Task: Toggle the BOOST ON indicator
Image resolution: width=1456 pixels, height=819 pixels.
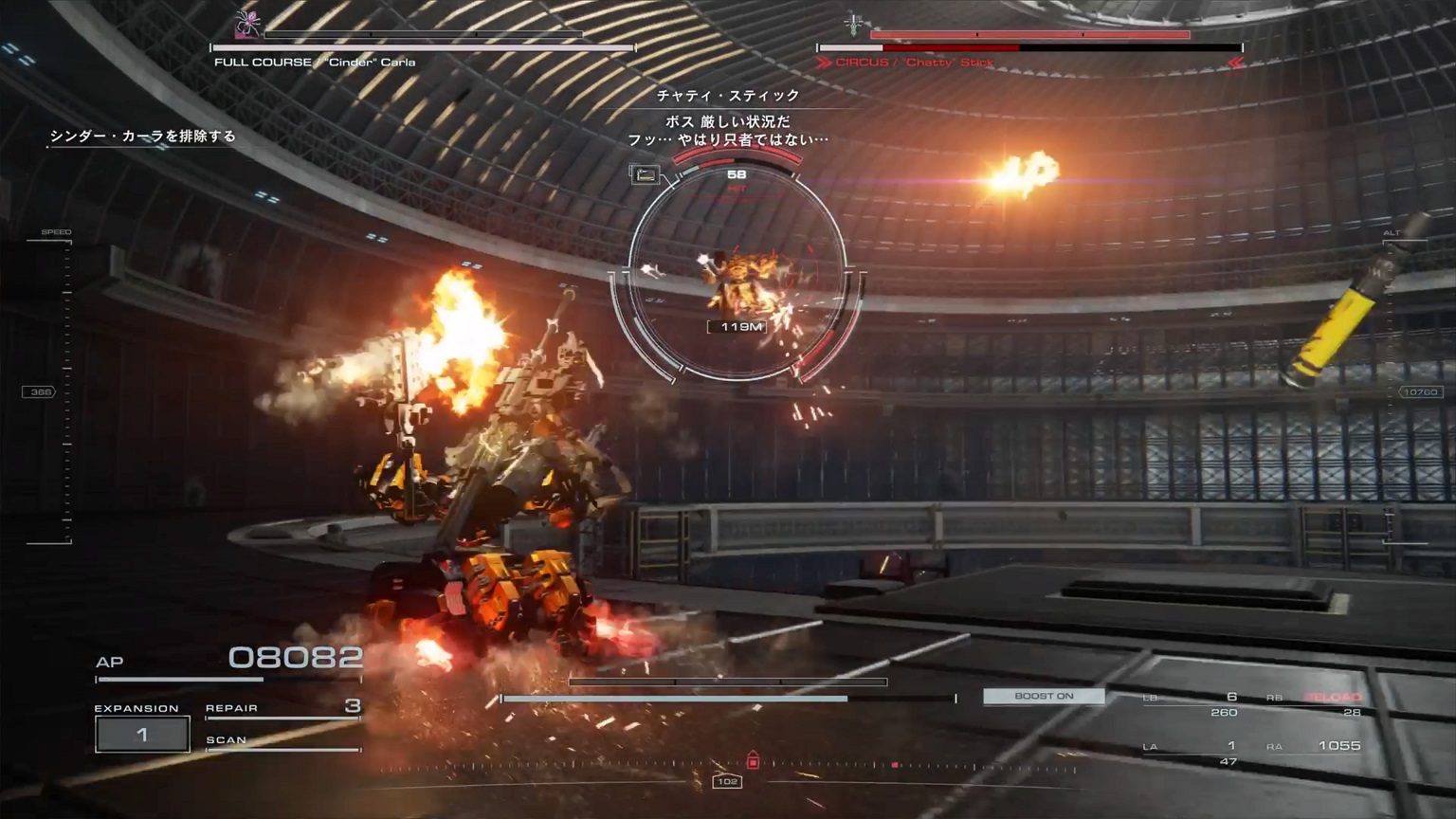Action: coord(1044,697)
